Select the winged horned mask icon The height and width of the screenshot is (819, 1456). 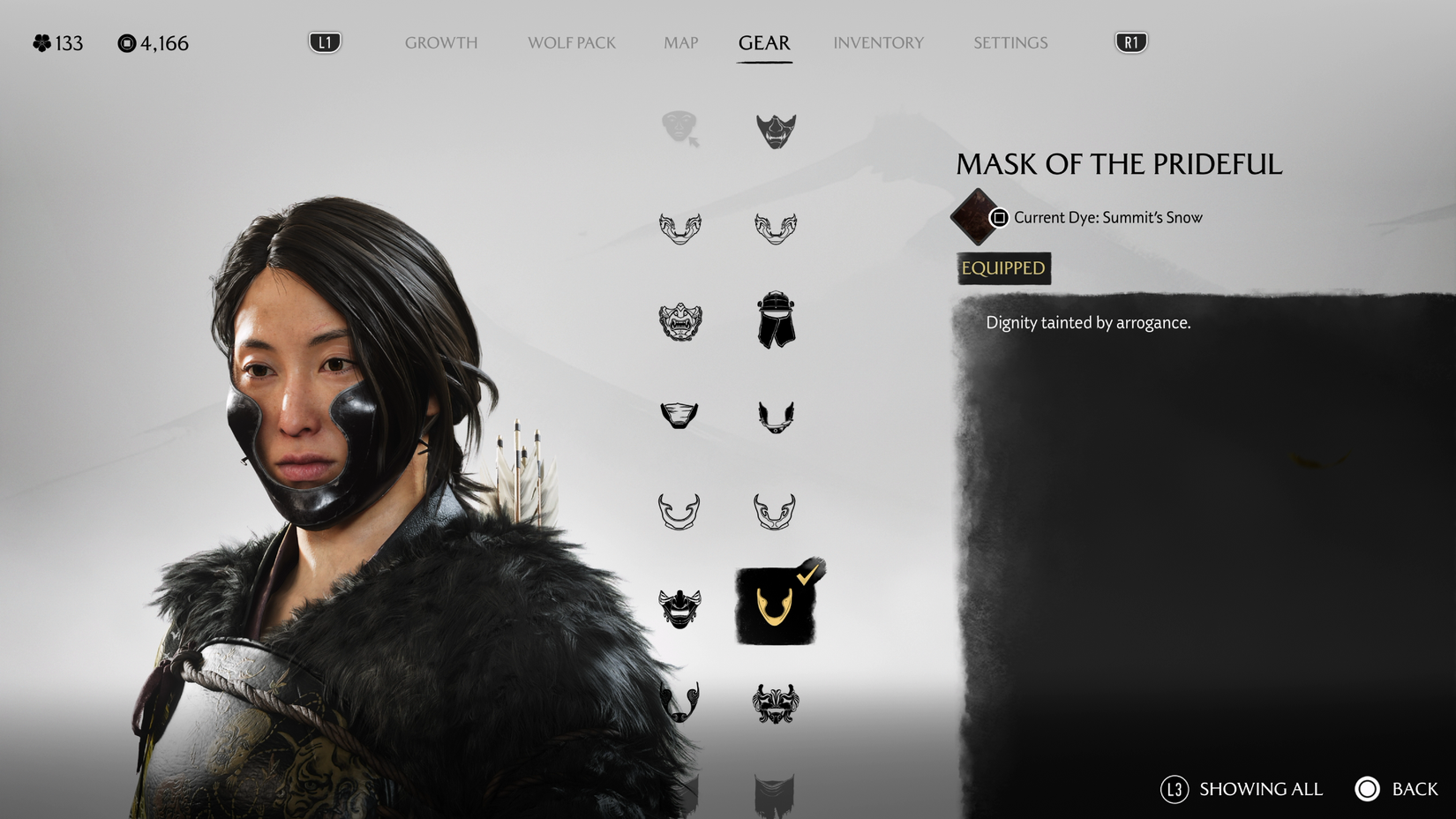pyautogui.click(x=777, y=417)
